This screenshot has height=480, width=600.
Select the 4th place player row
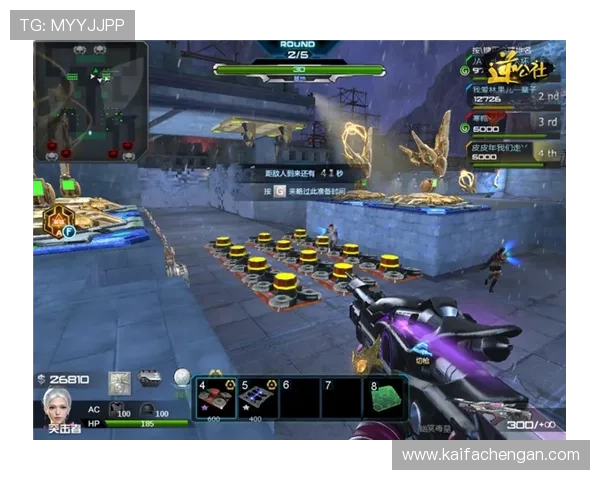click(514, 151)
